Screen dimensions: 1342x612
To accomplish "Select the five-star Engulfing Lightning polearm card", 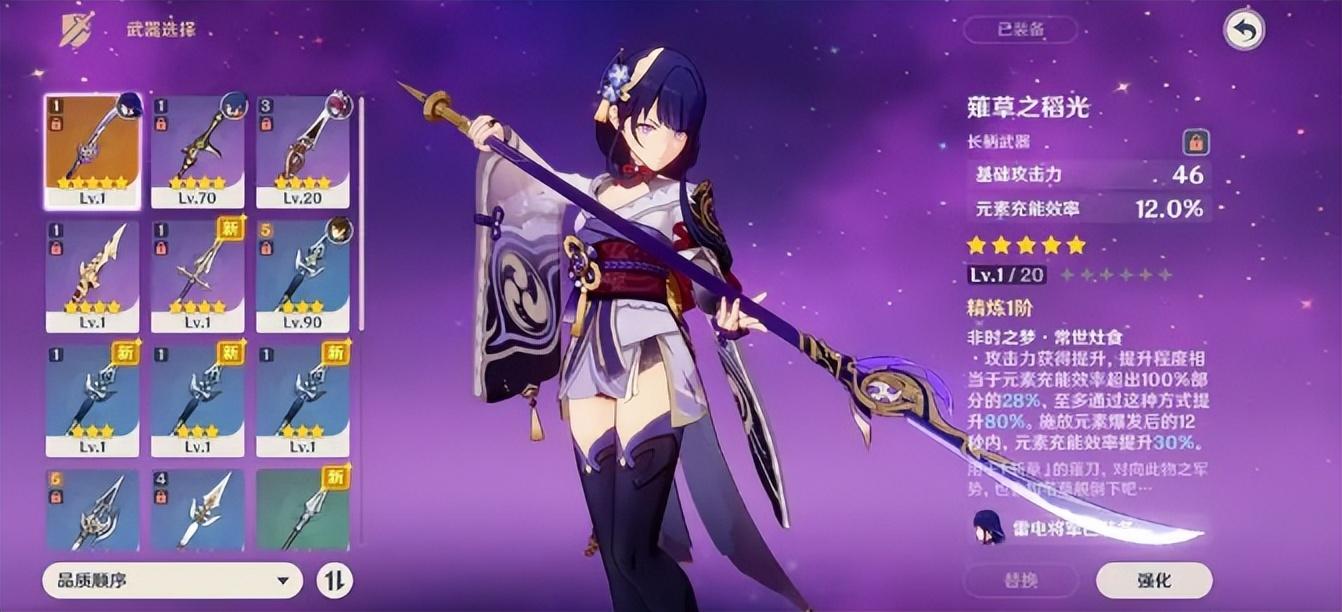I will coord(93,150).
